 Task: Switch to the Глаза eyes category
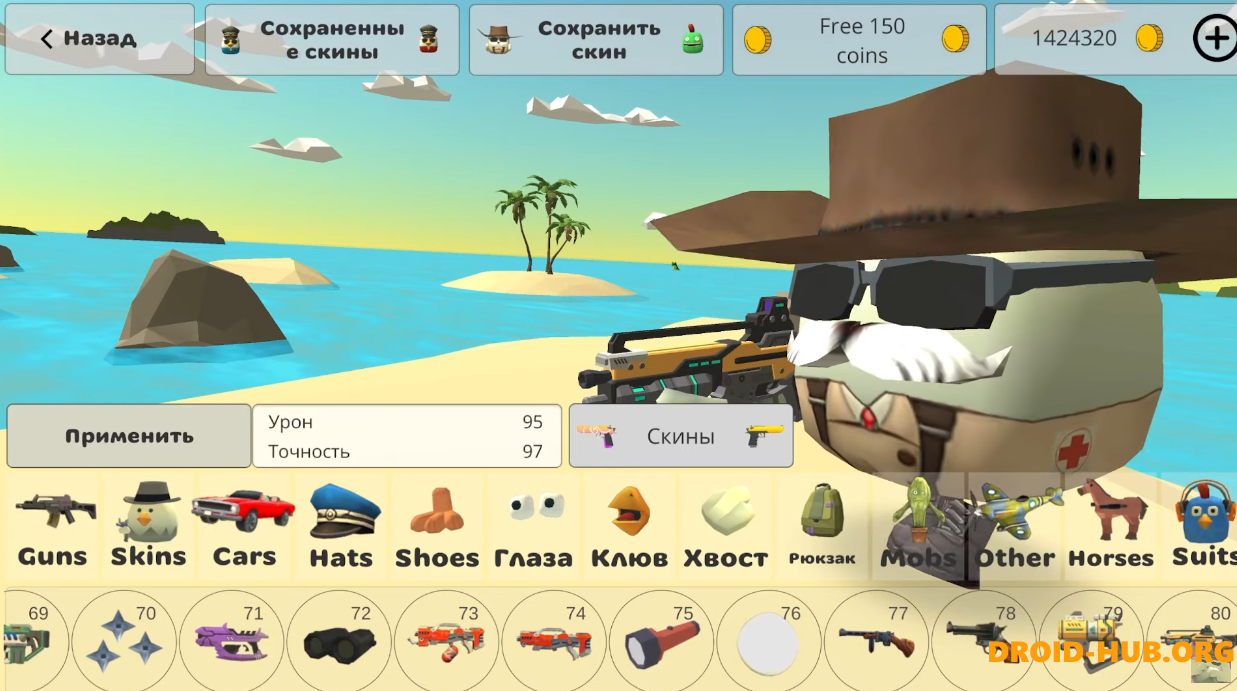click(x=533, y=527)
